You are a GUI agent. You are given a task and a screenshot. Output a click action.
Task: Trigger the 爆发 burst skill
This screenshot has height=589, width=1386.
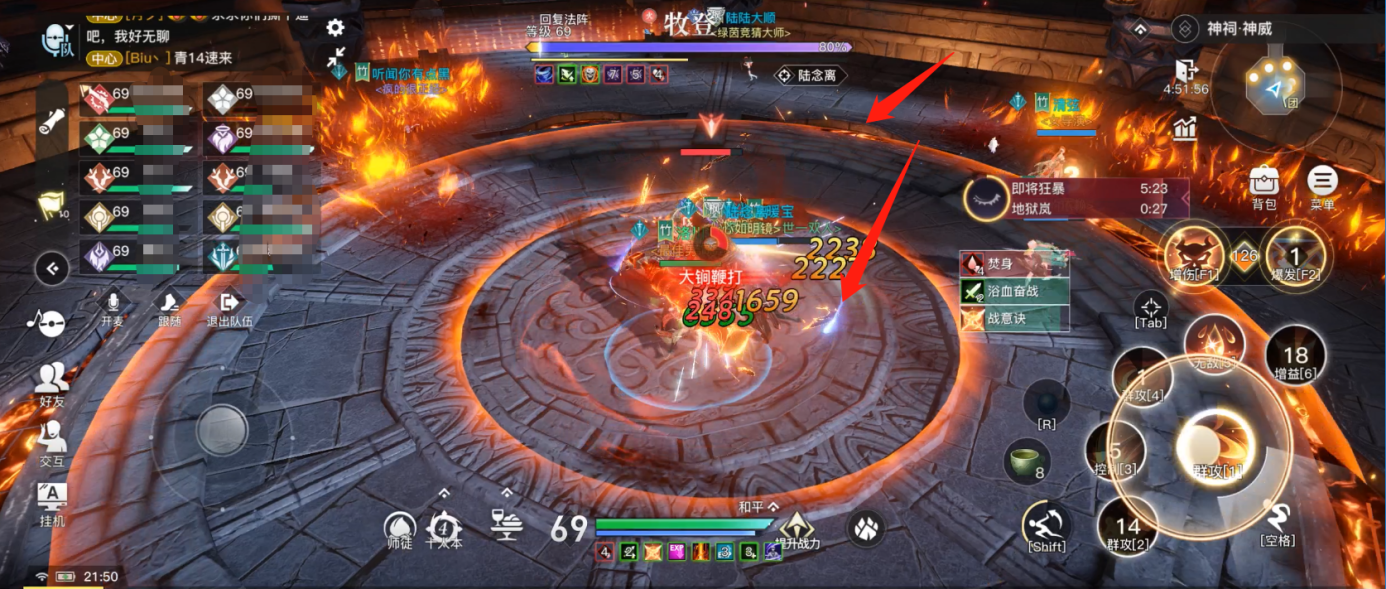(1293, 250)
